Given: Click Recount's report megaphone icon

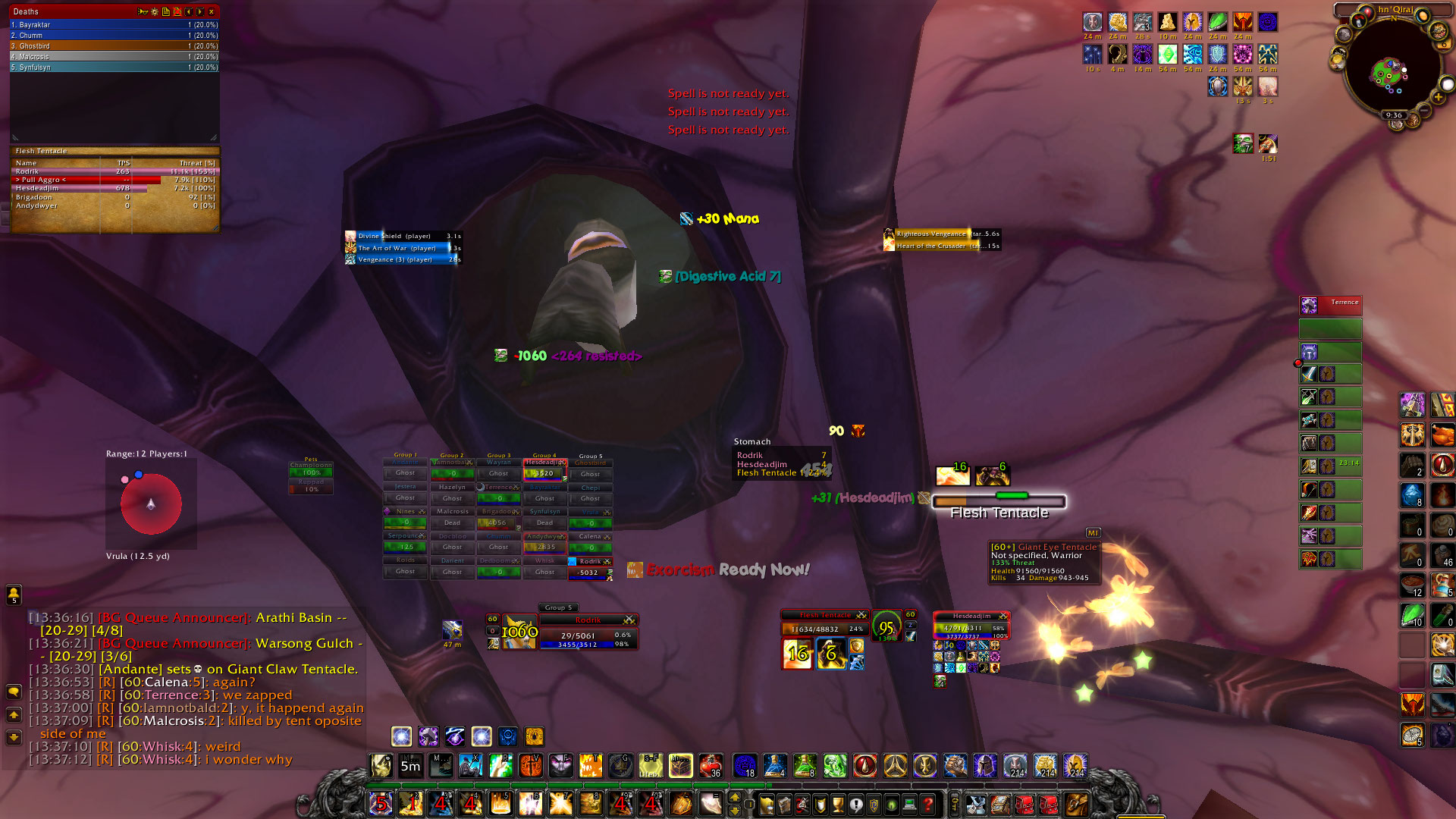Looking at the screenshot, I should tap(143, 12).
